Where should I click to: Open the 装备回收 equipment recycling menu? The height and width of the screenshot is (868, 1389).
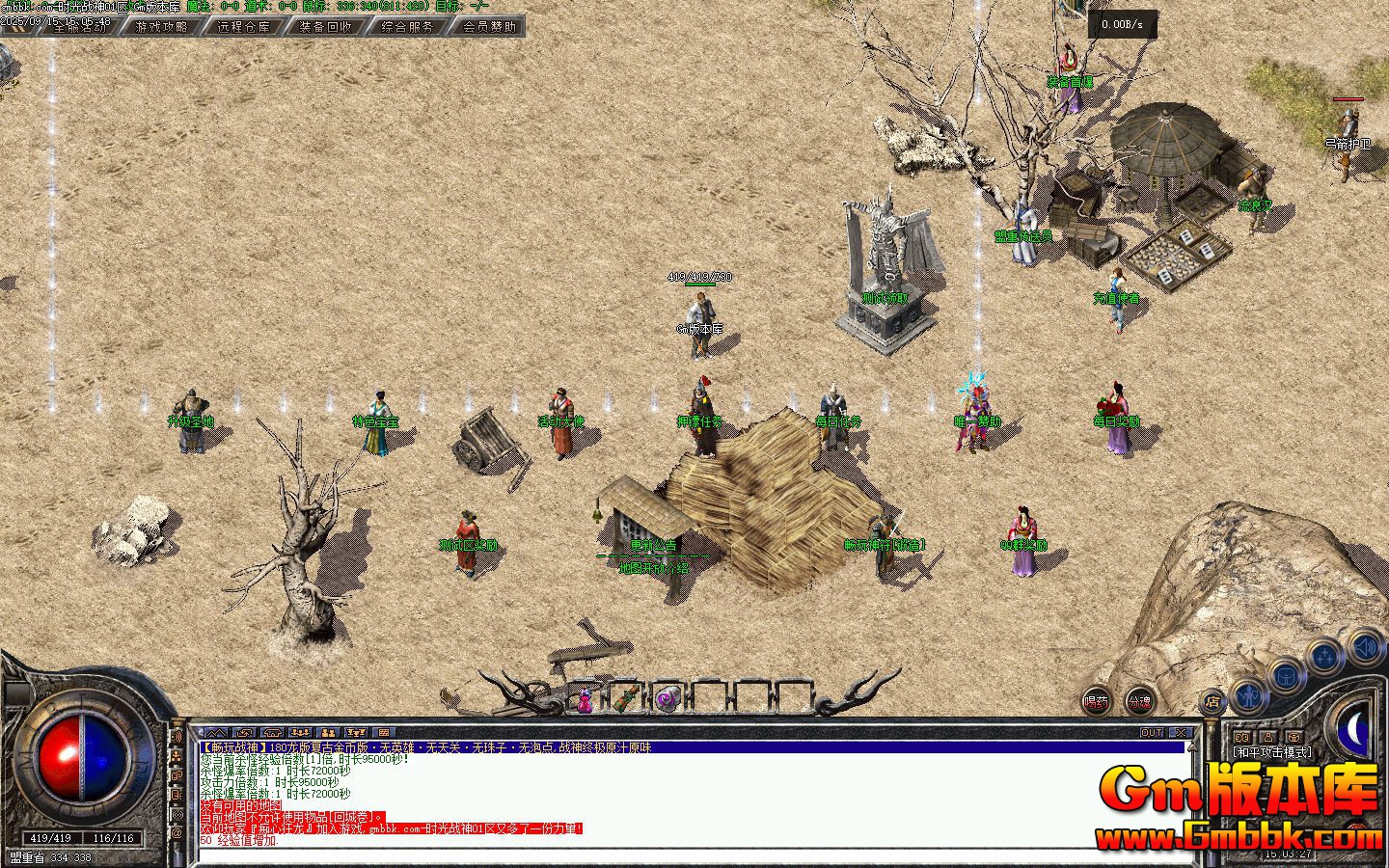click(325, 27)
